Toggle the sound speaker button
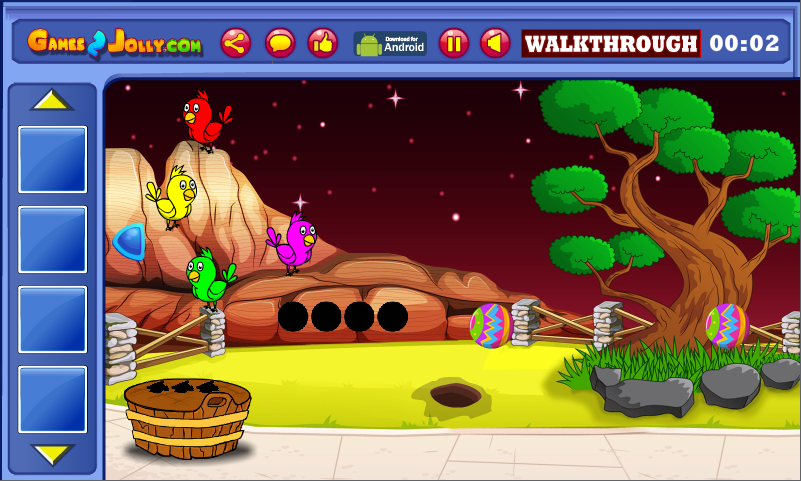Screen dimensions: 801x481 495,43
